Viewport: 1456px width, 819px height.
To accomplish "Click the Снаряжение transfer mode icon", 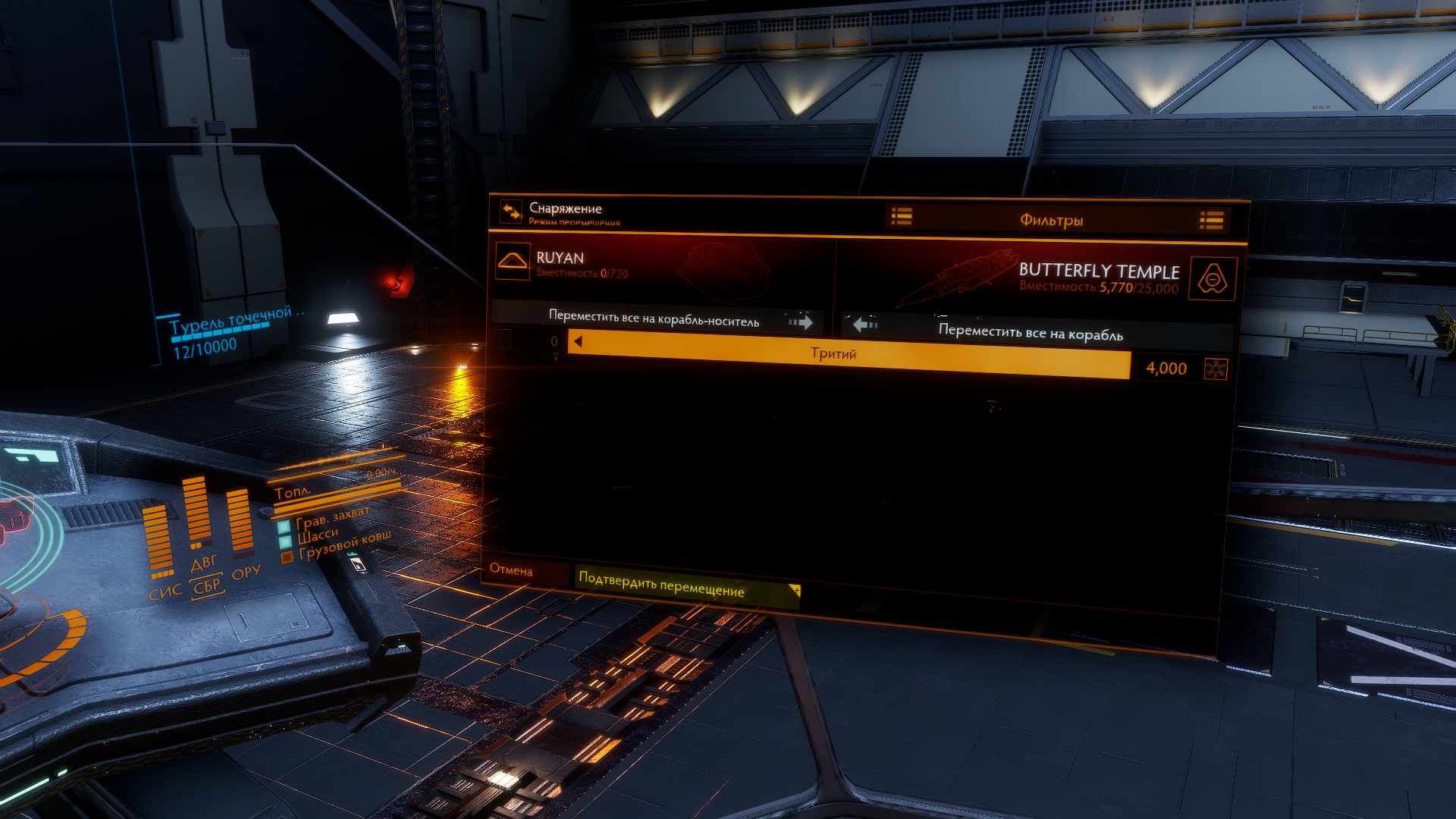I will coord(511,212).
